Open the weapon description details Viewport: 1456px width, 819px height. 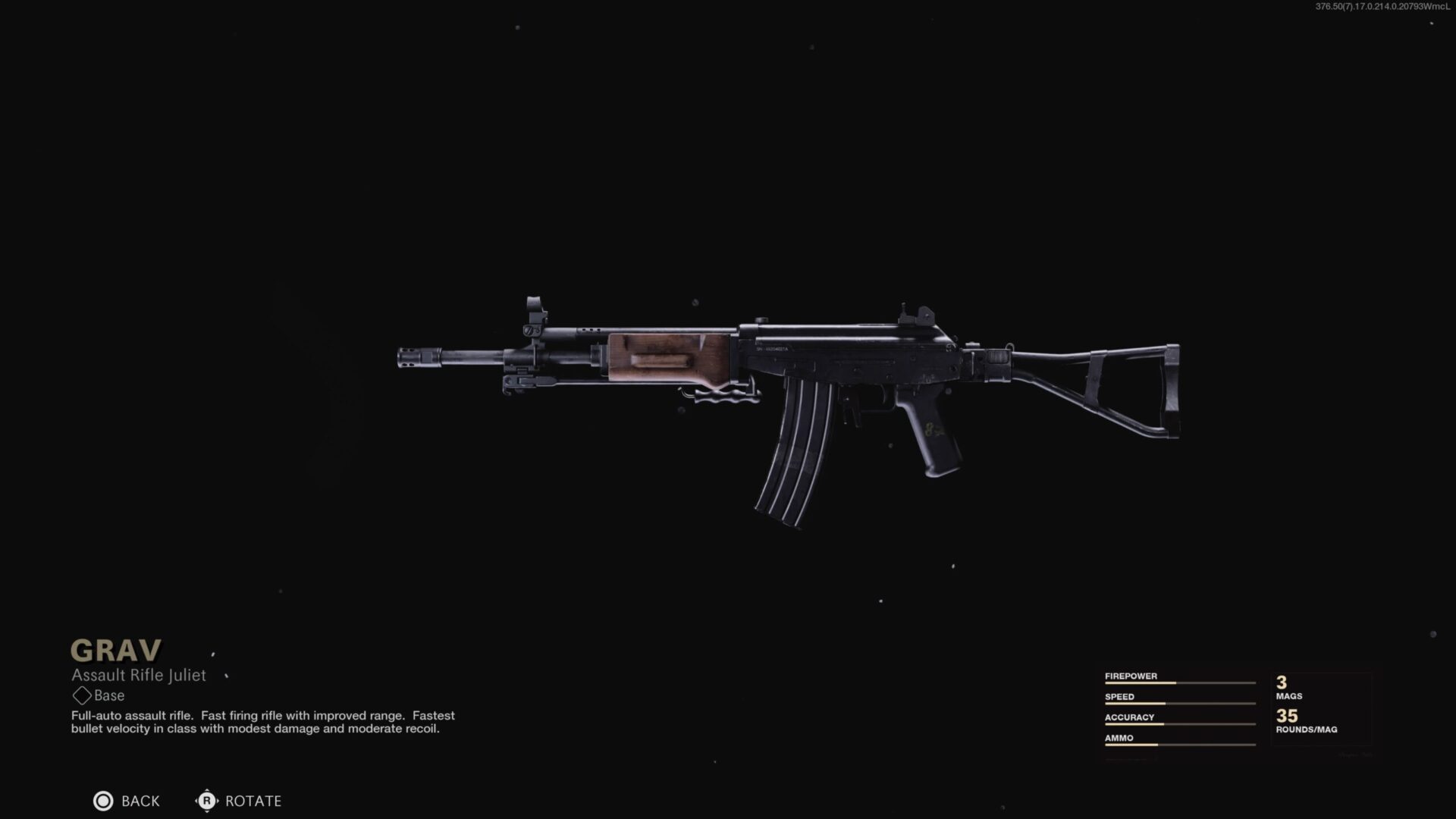click(x=262, y=723)
